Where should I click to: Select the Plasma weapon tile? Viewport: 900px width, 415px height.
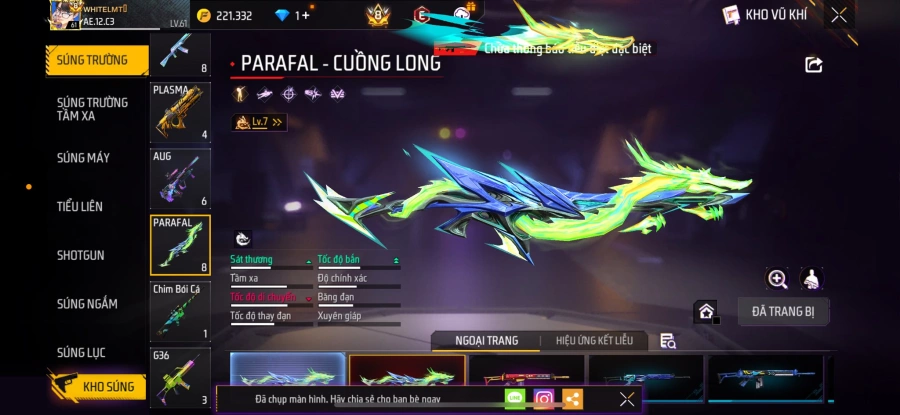[x=180, y=112]
